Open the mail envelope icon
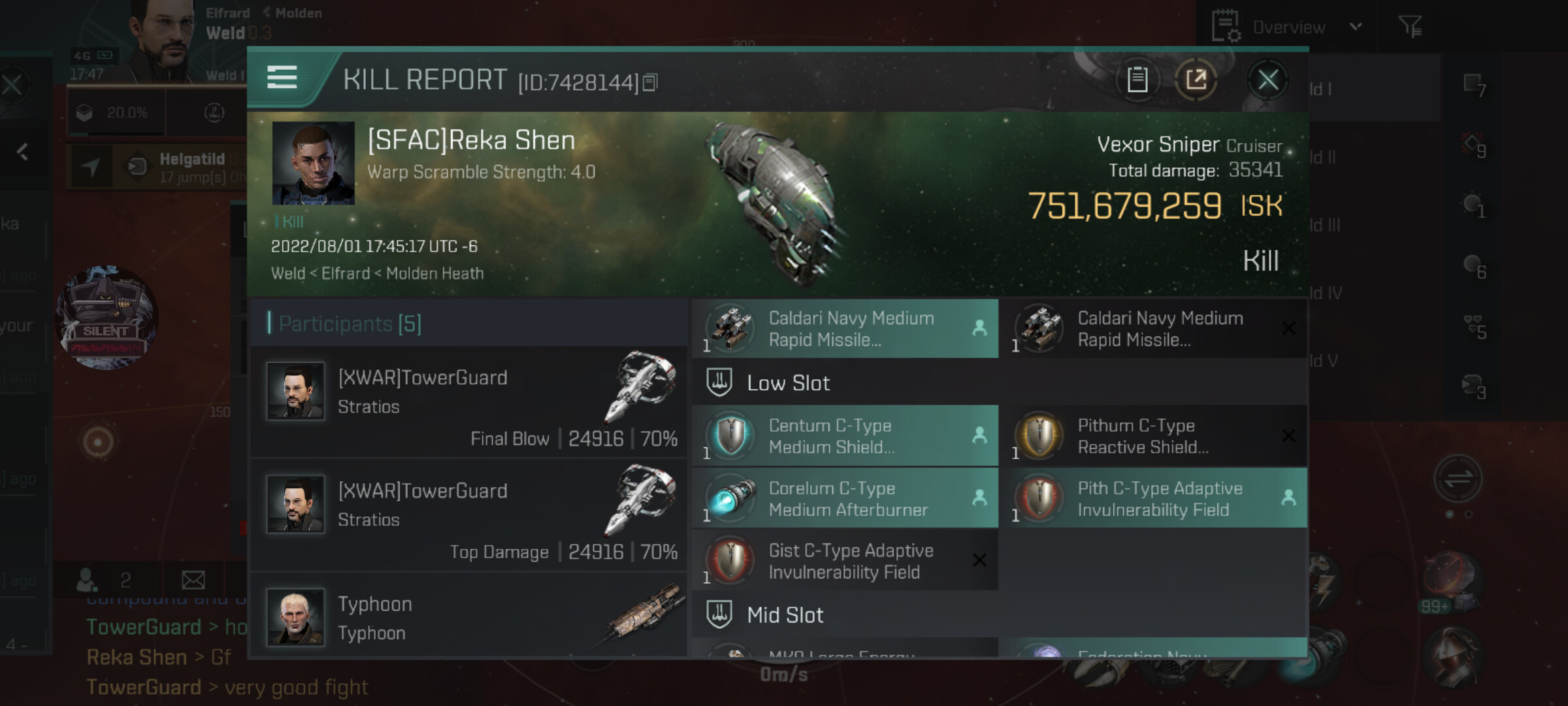The height and width of the screenshot is (706, 1568). pos(193,579)
